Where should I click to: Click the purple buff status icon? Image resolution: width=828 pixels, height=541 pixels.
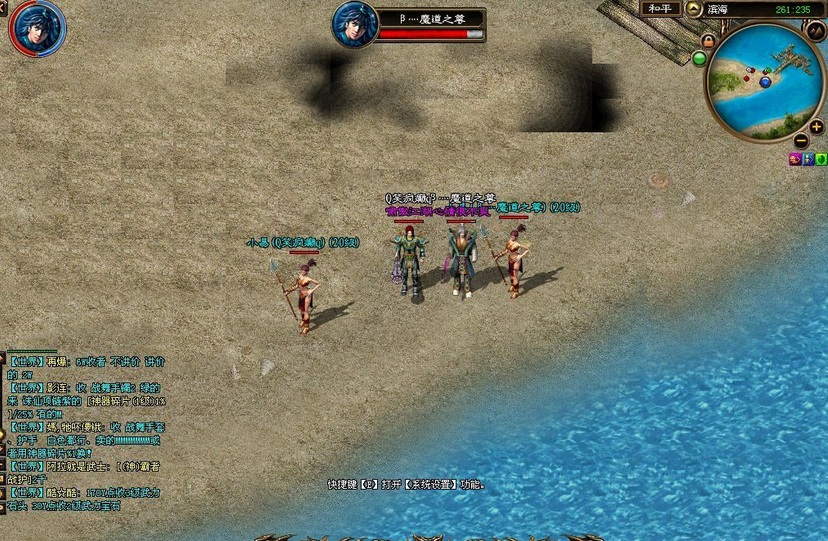pyautogui.click(x=795, y=159)
